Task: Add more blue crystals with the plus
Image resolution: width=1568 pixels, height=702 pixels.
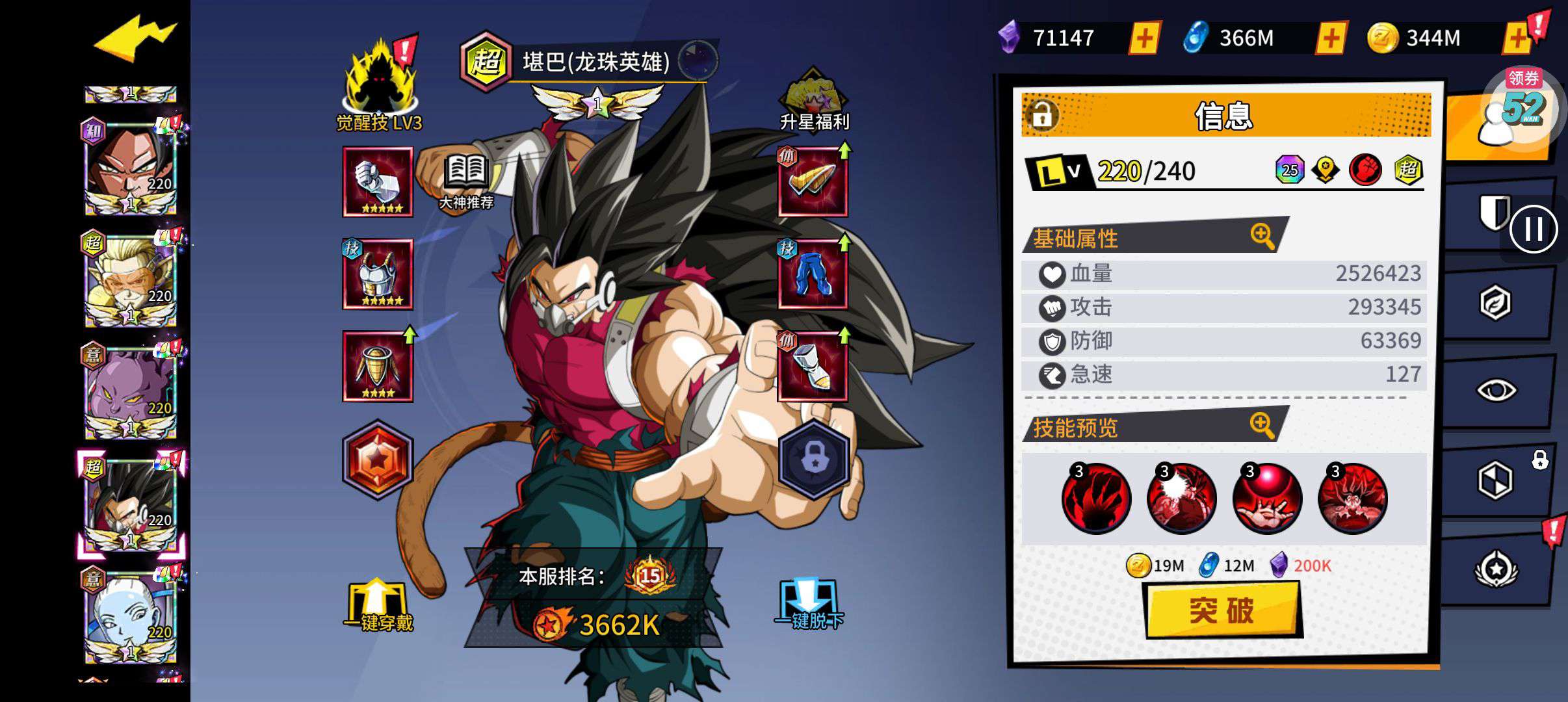Action: click(x=1330, y=38)
